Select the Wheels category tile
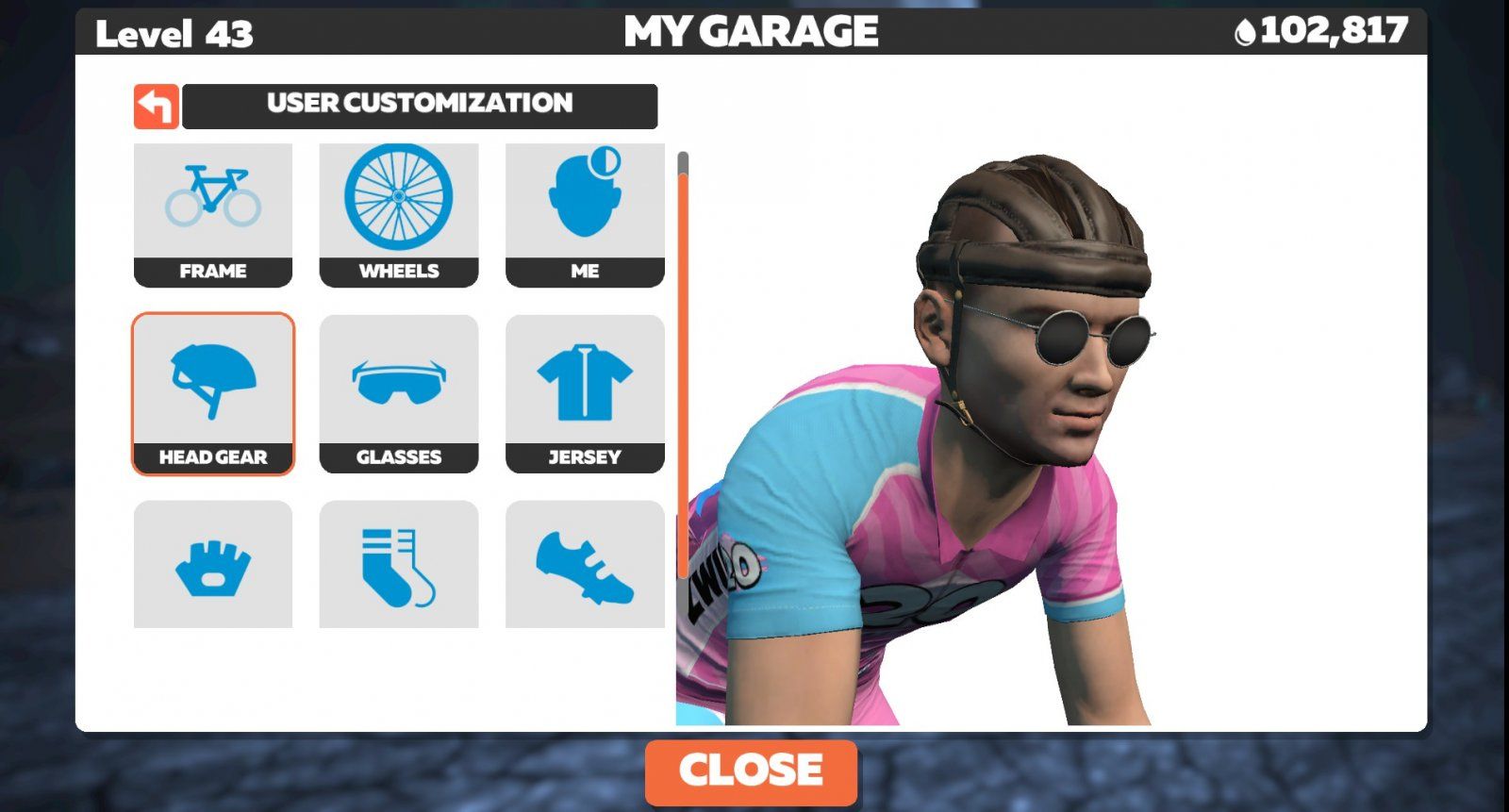 point(399,215)
